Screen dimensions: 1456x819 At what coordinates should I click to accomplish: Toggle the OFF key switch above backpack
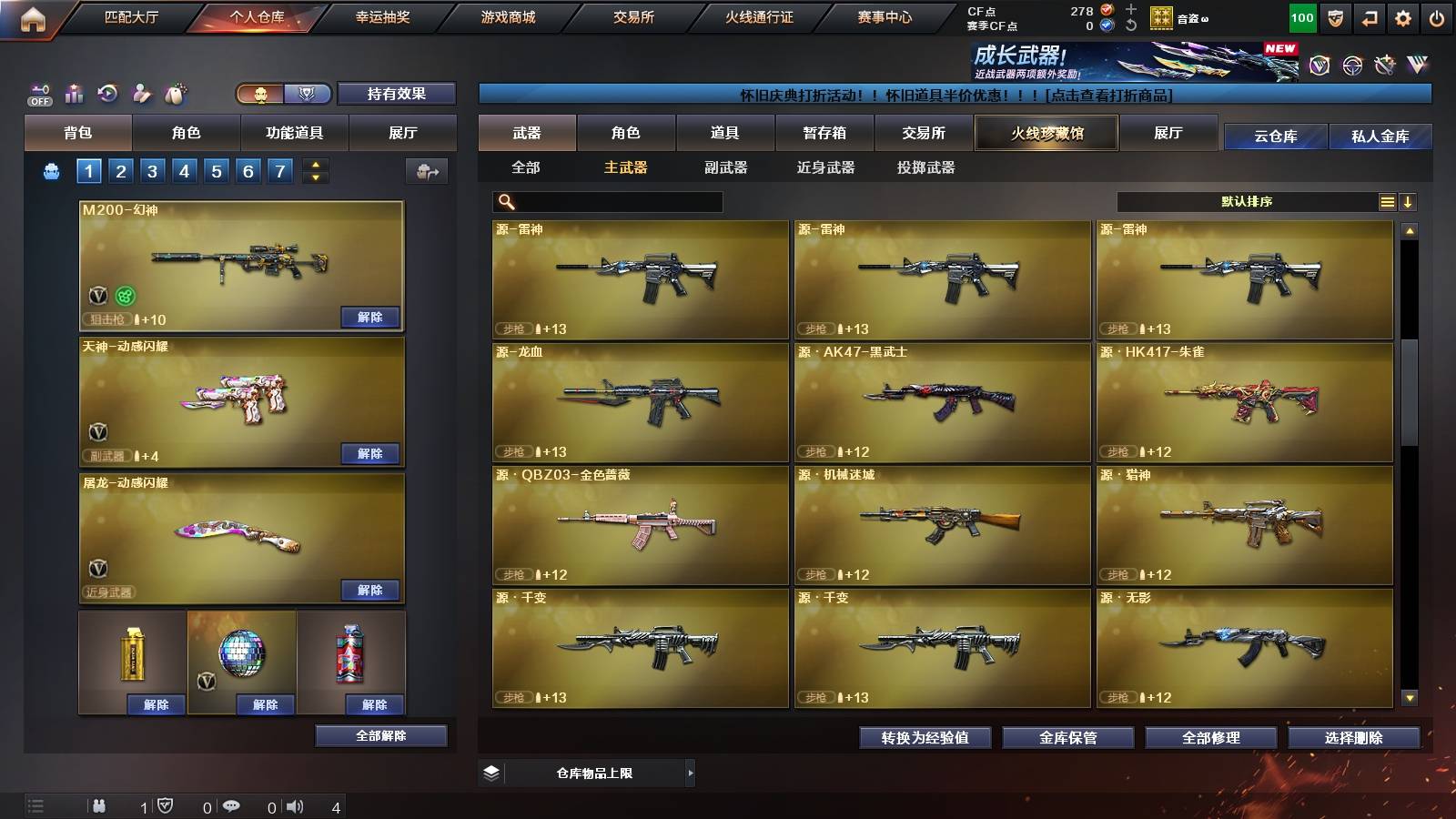(x=38, y=93)
